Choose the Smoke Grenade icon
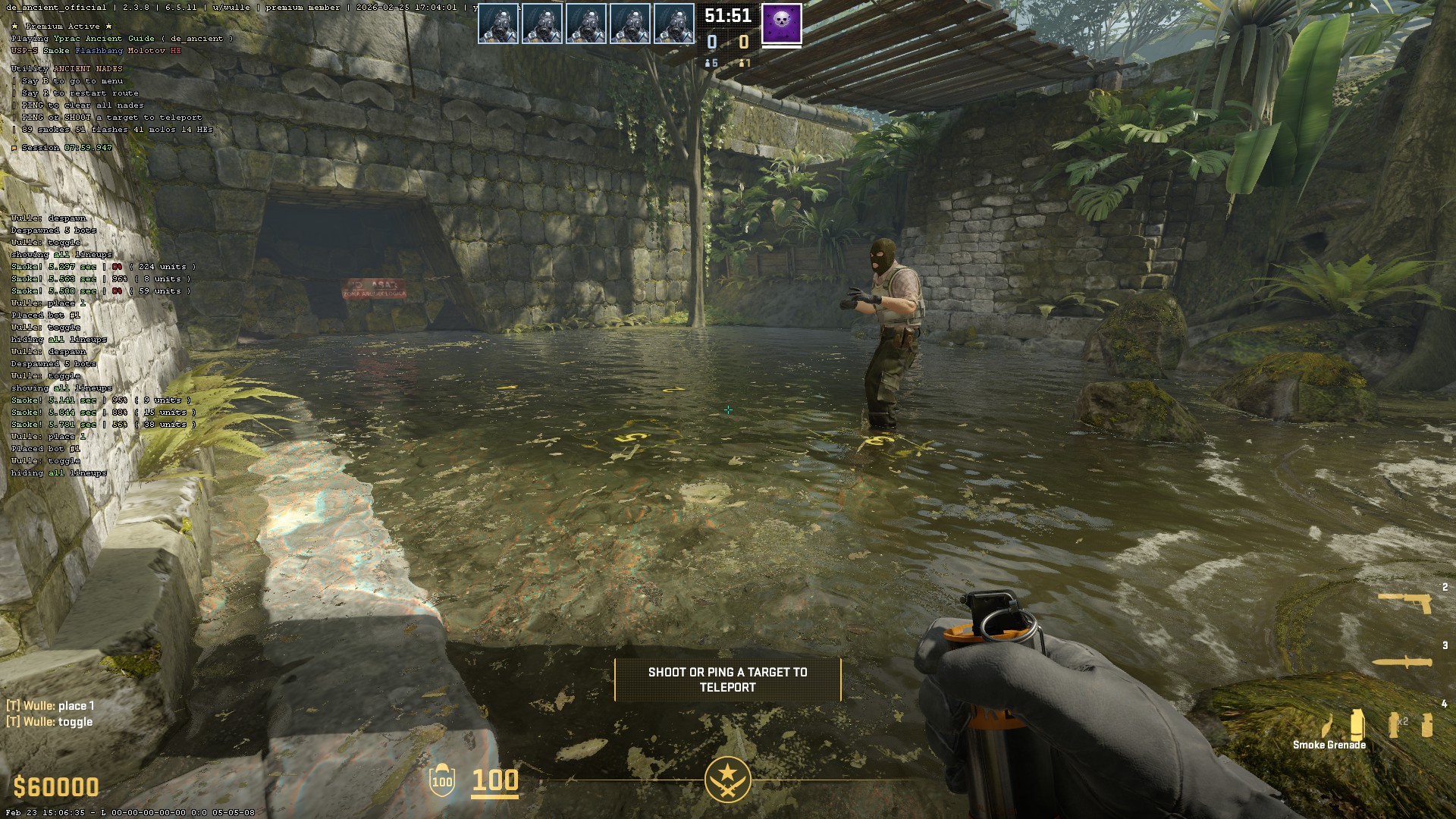This screenshot has width=1456, height=819. click(x=1357, y=724)
